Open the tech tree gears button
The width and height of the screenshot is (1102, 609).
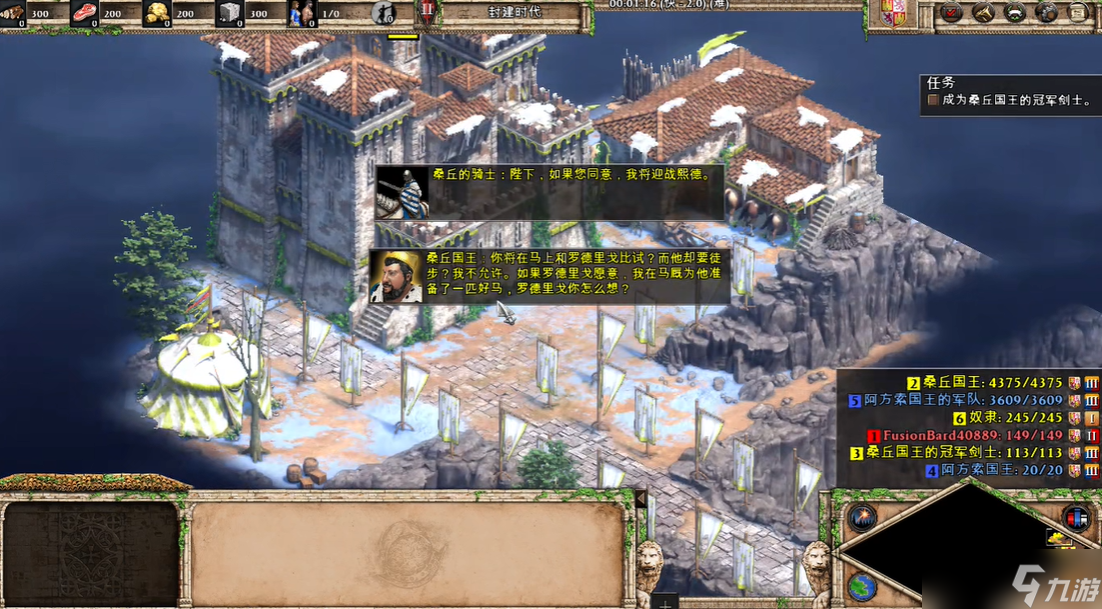click(1046, 13)
